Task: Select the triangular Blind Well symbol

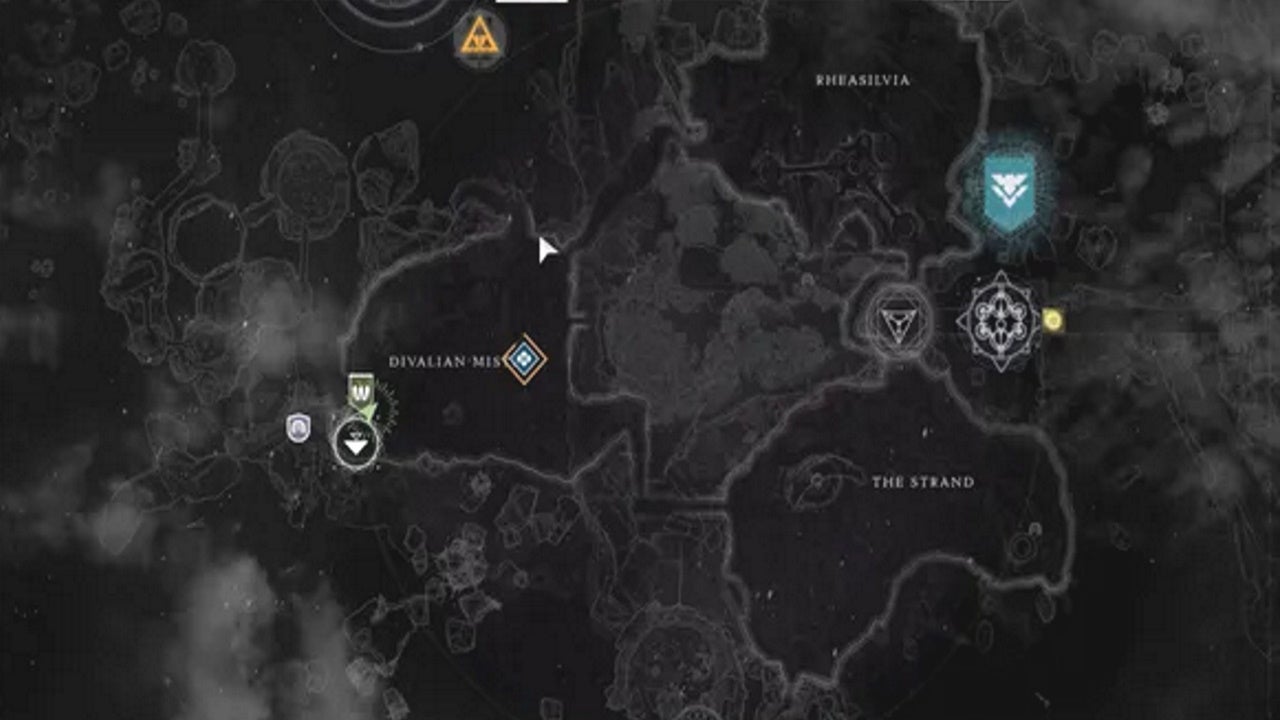Action: click(898, 322)
